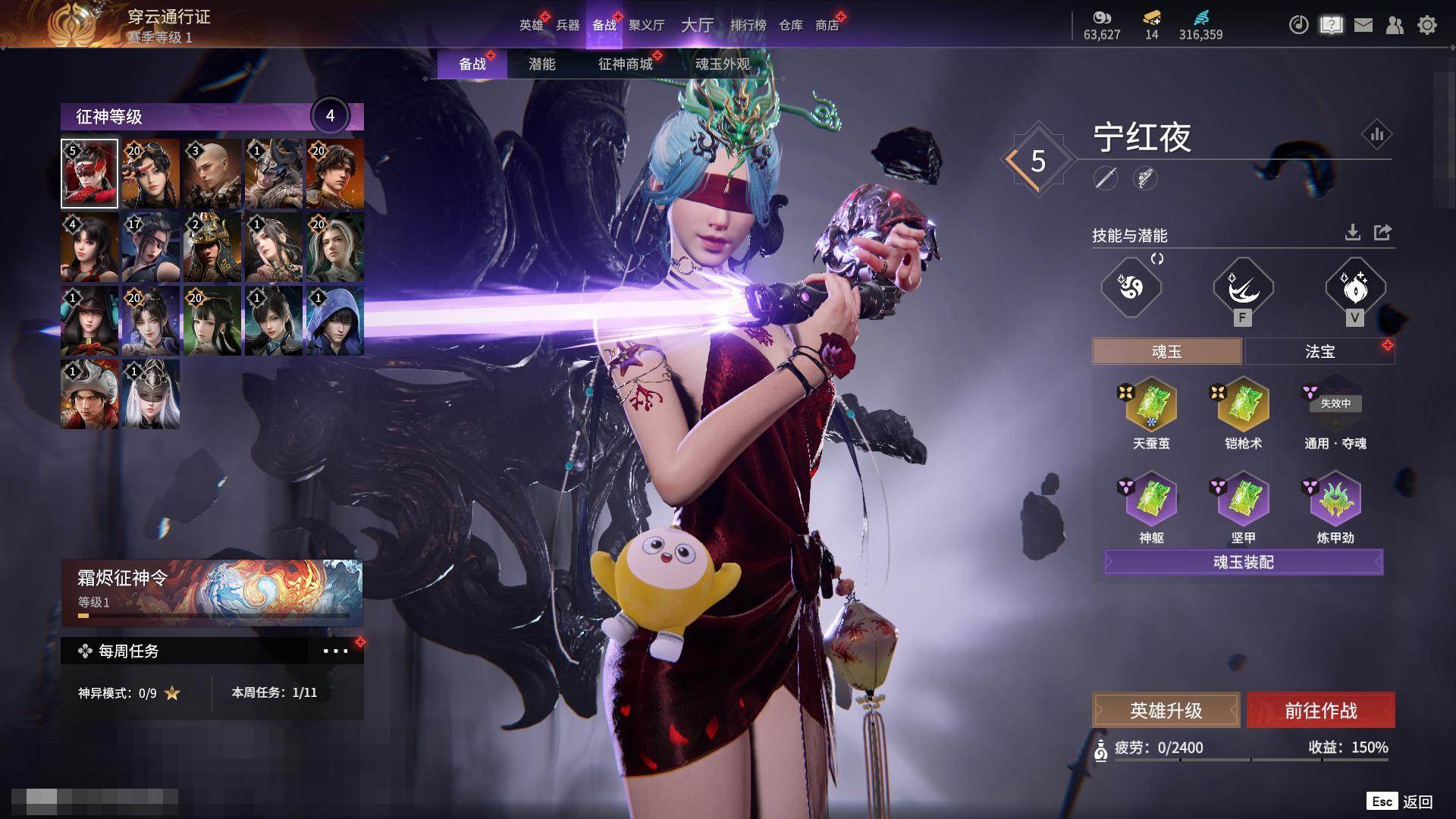
Task: Switch to the 潜能 sub-tab
Action: pyautogui.click(x=541, y=64)
